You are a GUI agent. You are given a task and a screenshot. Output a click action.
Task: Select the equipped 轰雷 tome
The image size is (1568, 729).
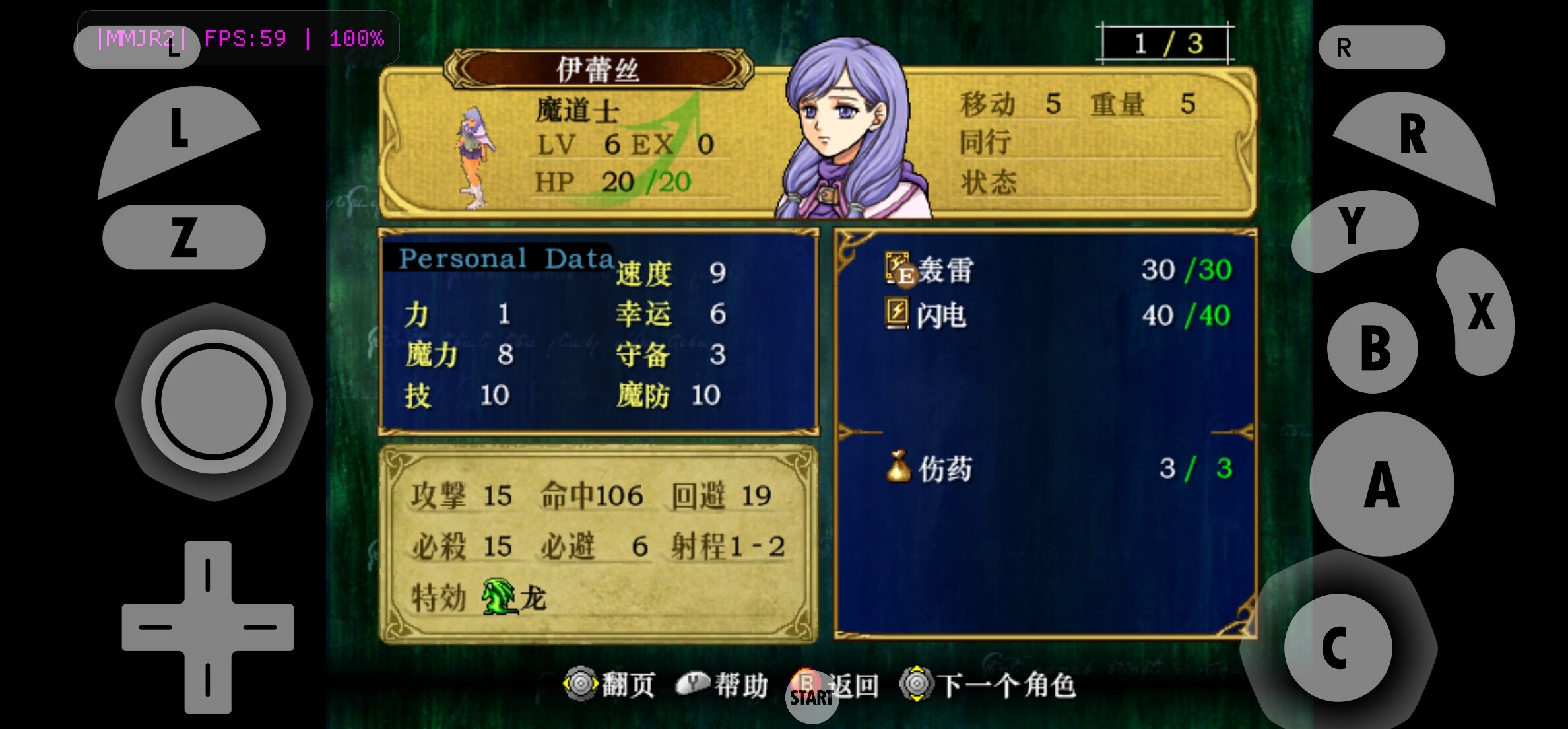tap(944, 270)
